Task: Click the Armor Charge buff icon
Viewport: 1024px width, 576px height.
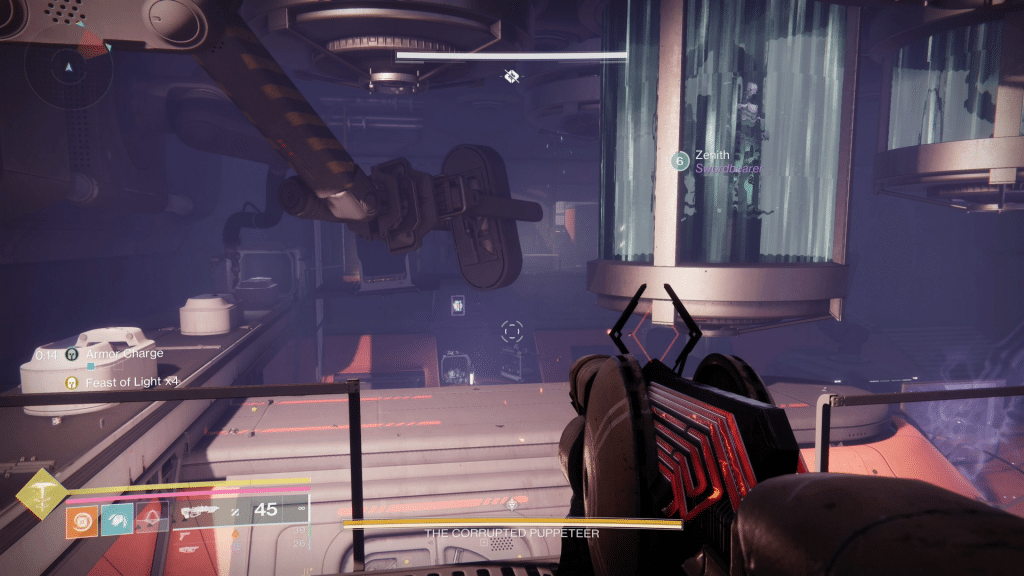Action: pos(72,354)
